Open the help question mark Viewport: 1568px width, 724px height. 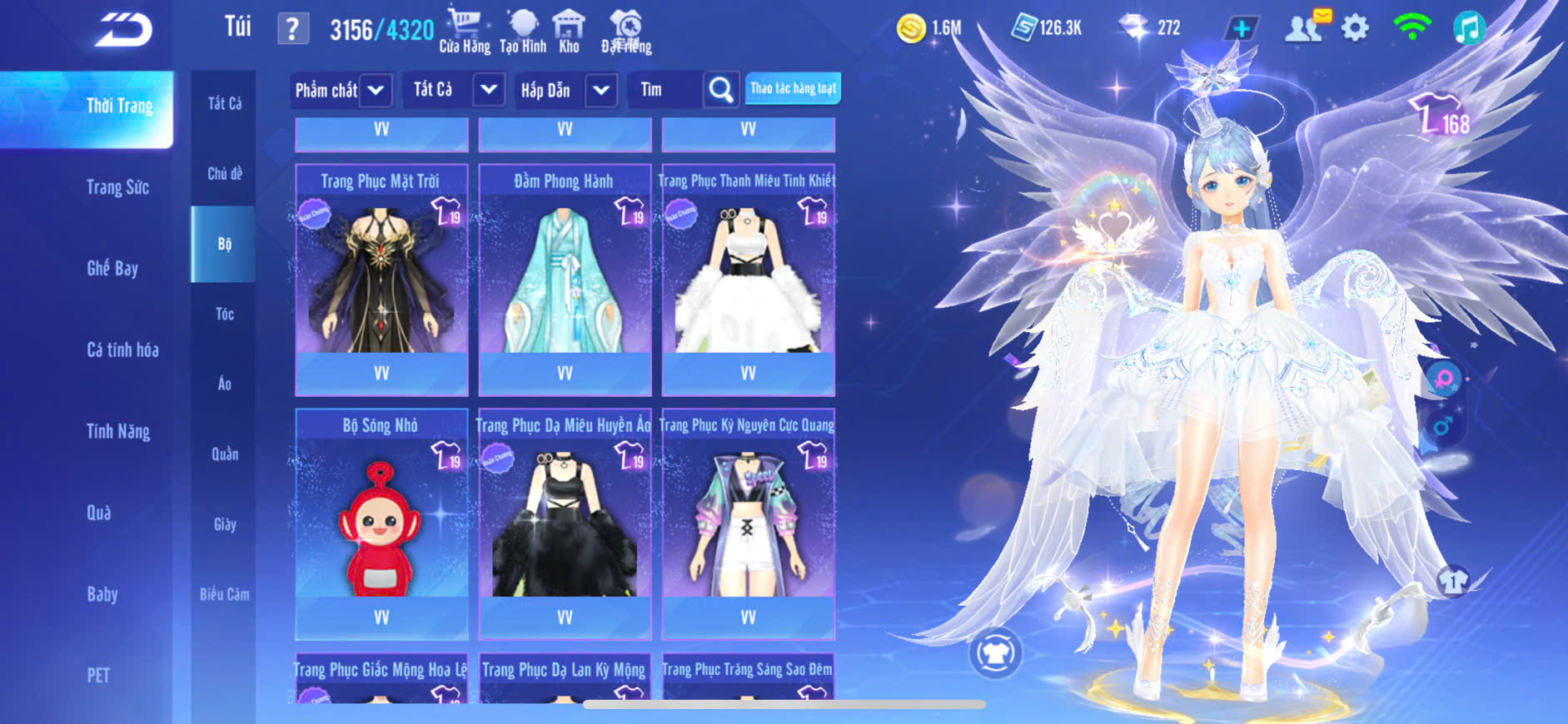tap(292, 30)
